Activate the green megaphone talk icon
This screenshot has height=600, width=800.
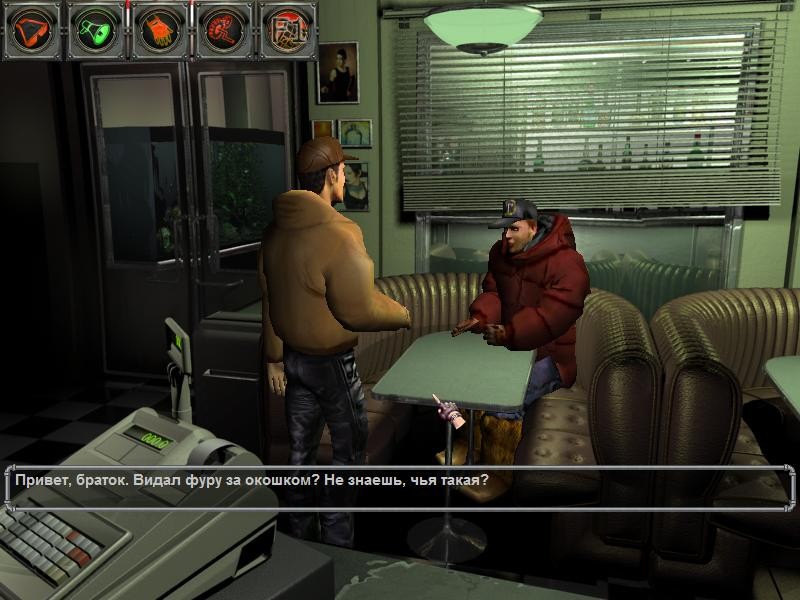tap(95, 30)
